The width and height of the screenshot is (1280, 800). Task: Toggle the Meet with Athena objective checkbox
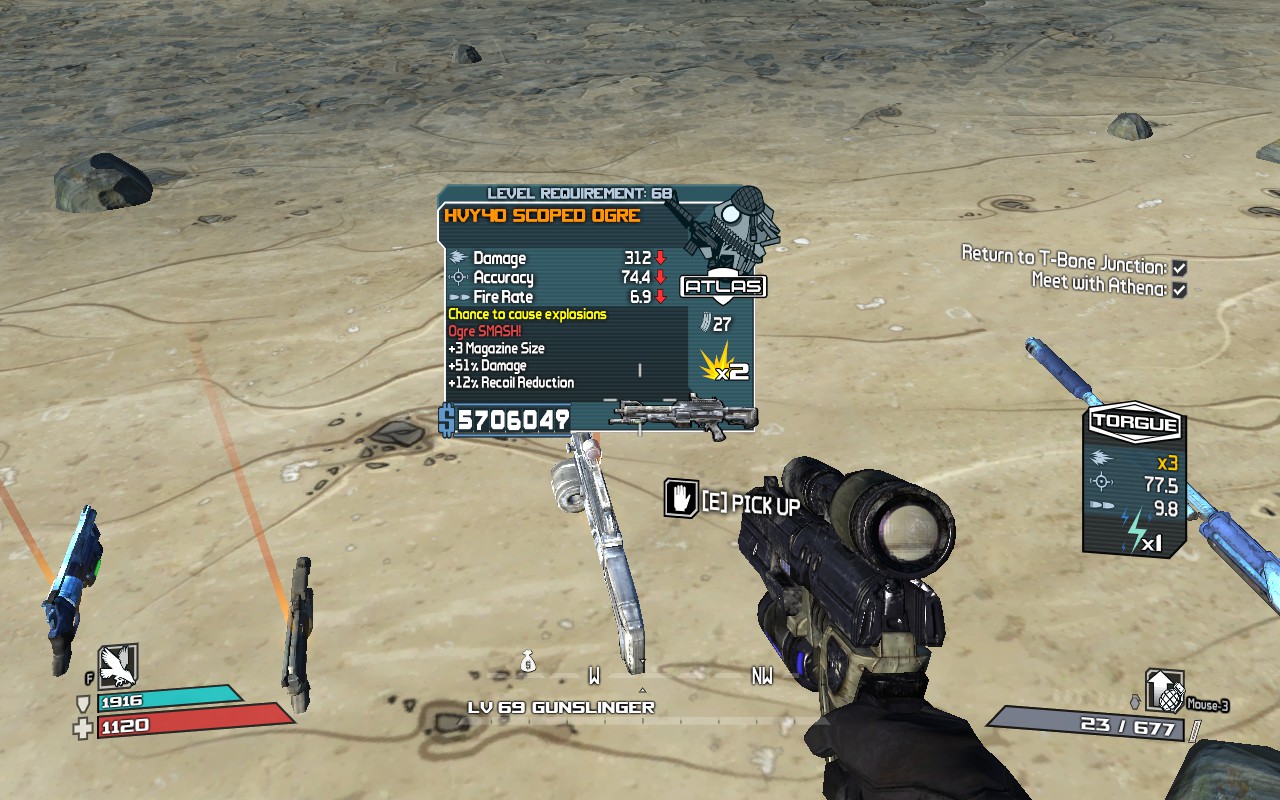tap(1180, 289)
